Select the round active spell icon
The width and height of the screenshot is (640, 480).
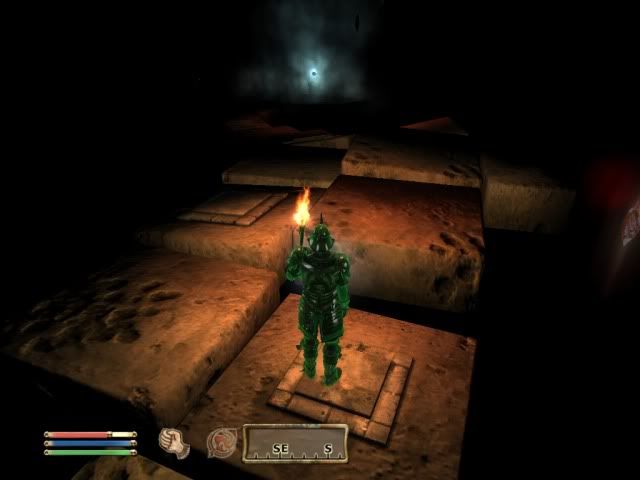[x=221, y=442]
